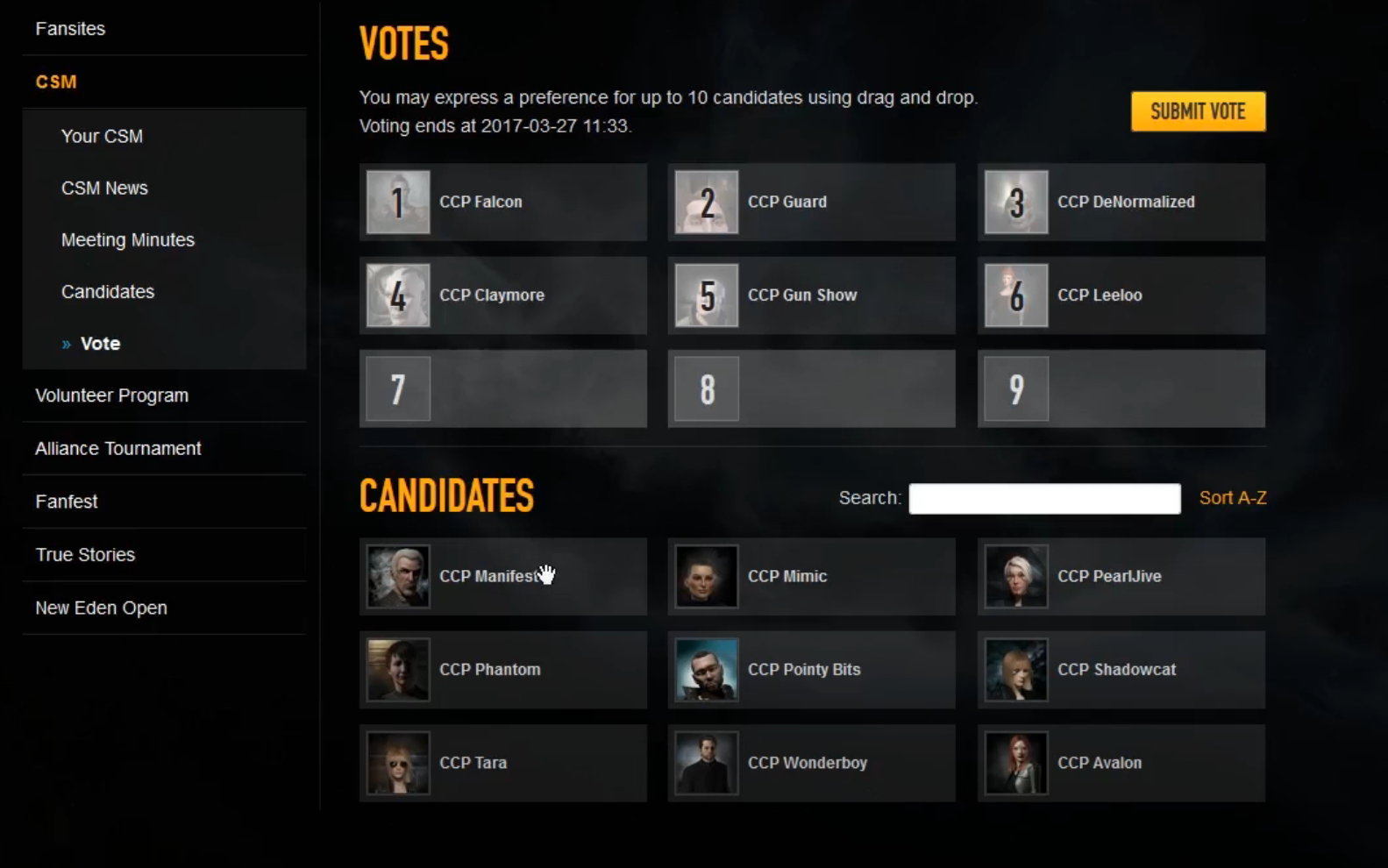Click CCP Tara's candidate portrait

397,763
